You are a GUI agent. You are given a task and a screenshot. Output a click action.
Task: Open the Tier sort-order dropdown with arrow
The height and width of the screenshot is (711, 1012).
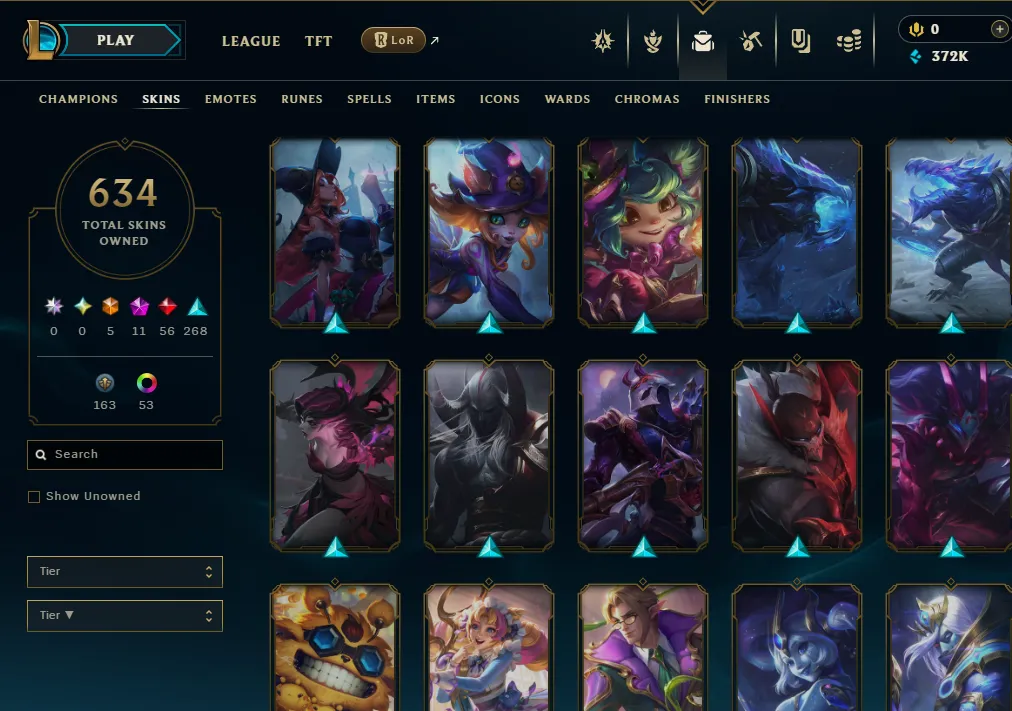tap(125, 616)
